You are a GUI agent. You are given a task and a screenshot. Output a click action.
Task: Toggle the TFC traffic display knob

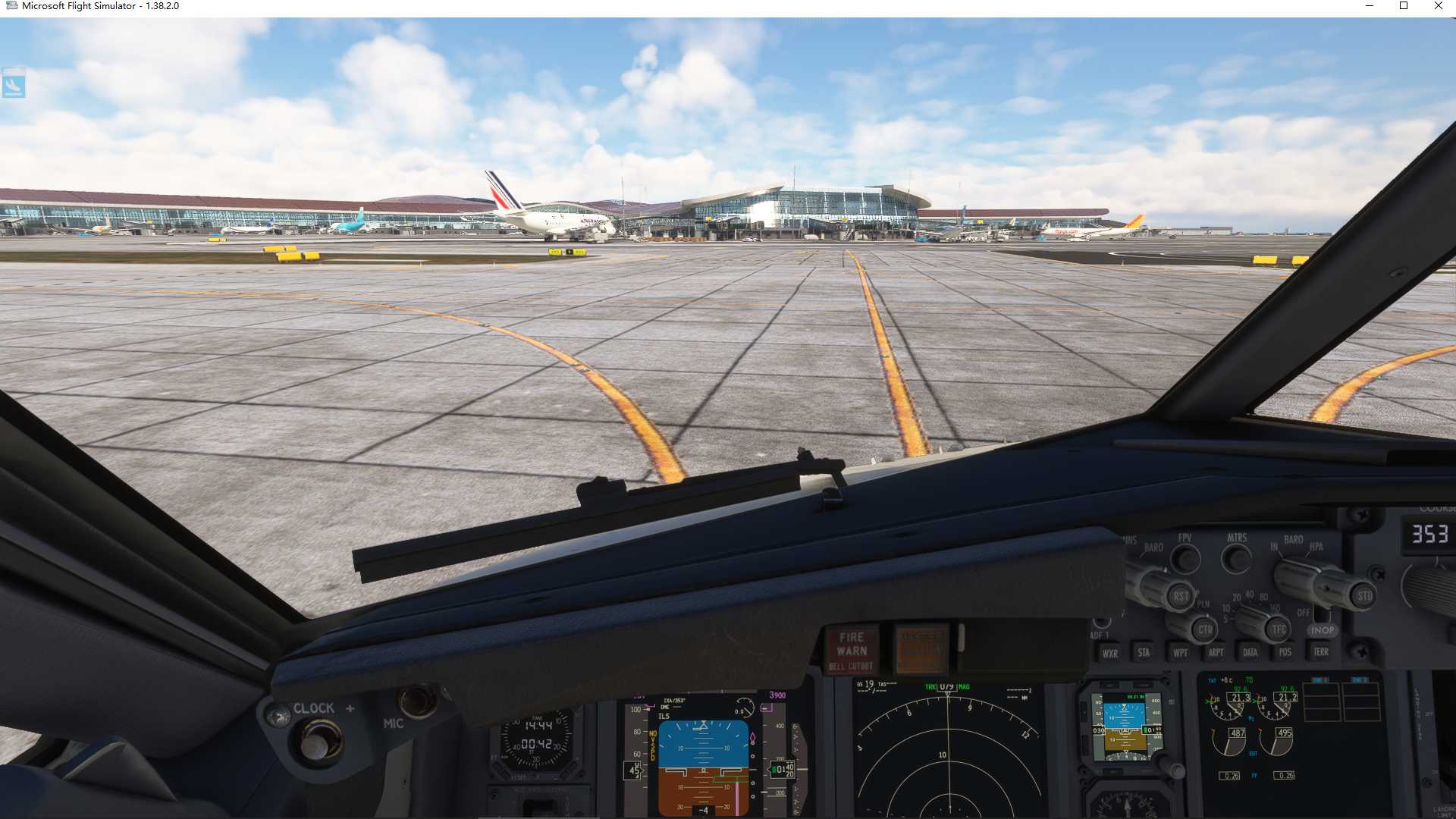(1279, 629)
